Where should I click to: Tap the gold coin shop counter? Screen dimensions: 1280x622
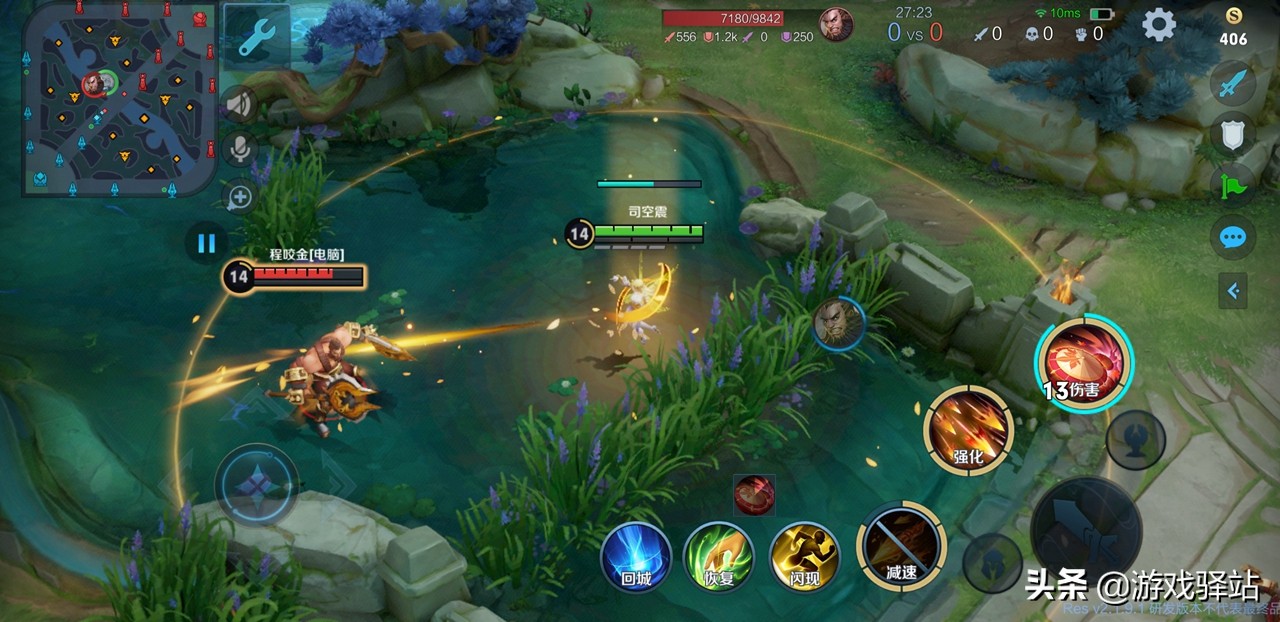coord(1233,28)
